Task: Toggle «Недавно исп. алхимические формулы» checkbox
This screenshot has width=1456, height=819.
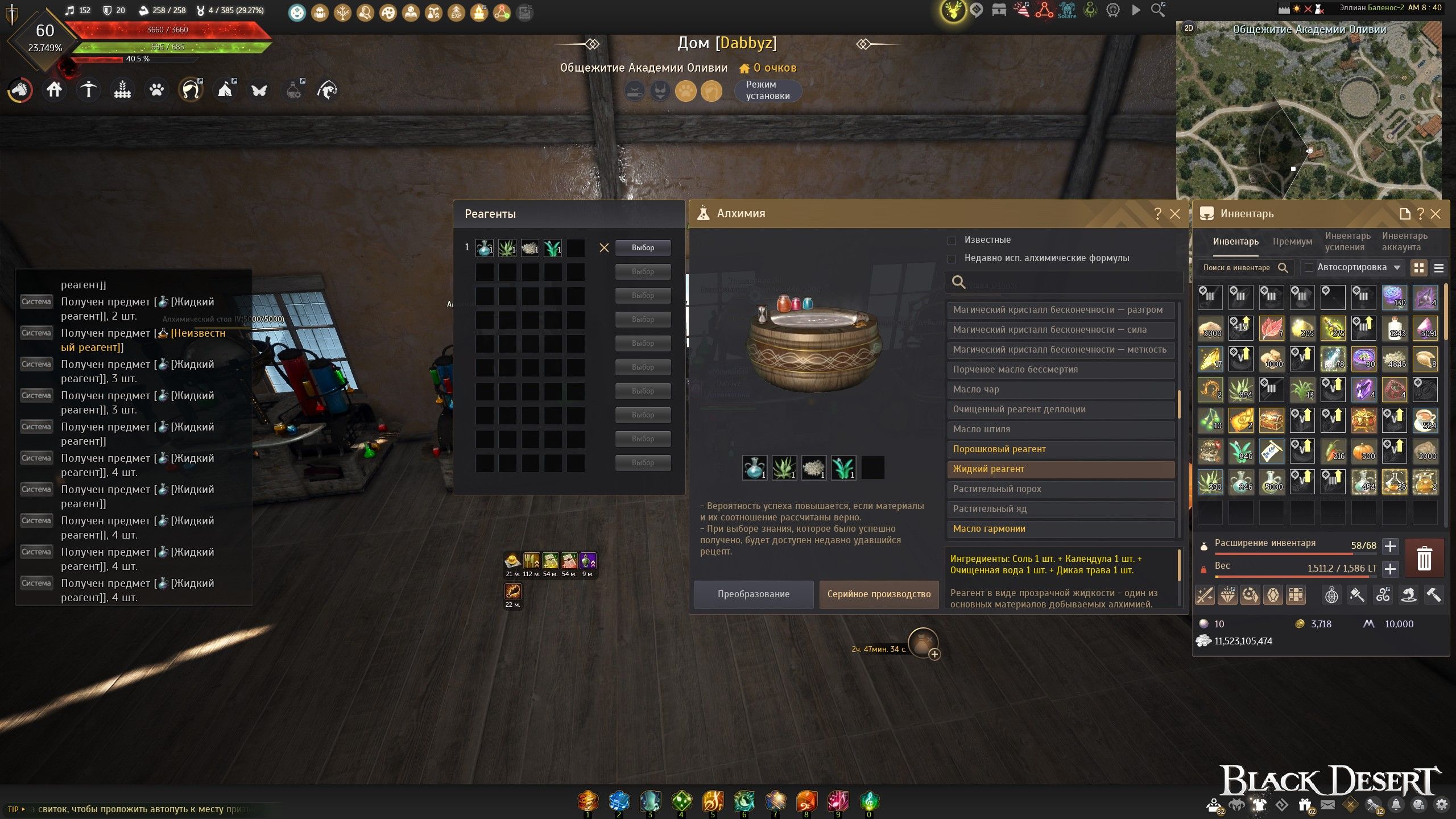Action: [952, 259]
